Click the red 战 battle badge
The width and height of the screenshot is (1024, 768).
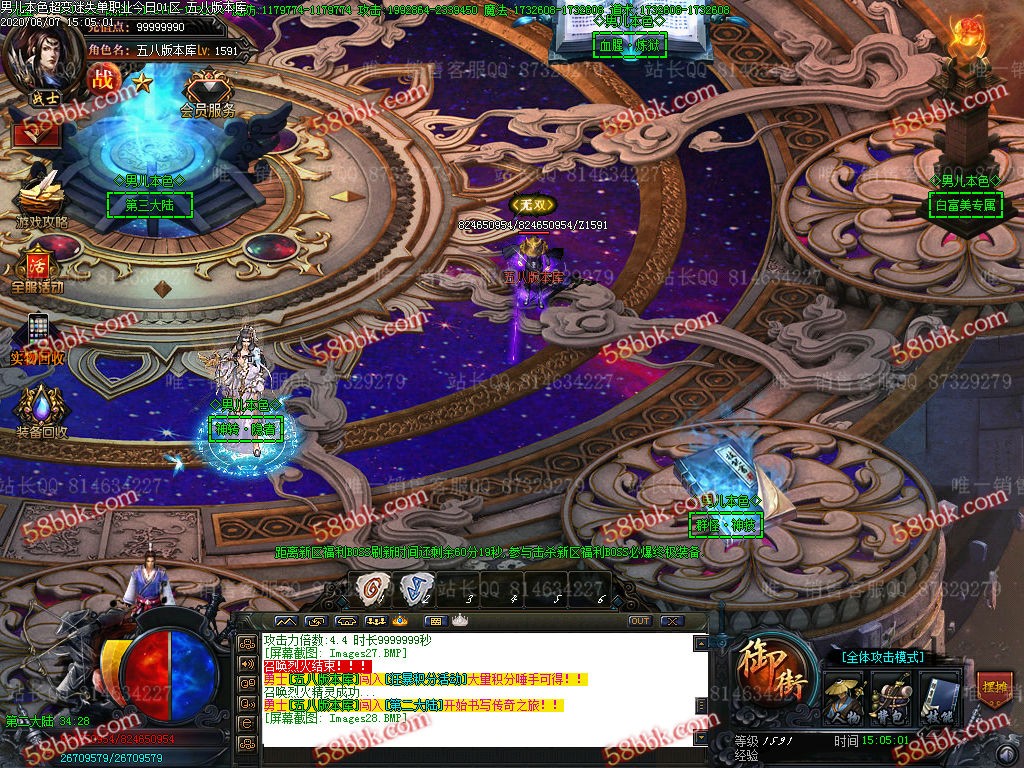tap(103, 79)
